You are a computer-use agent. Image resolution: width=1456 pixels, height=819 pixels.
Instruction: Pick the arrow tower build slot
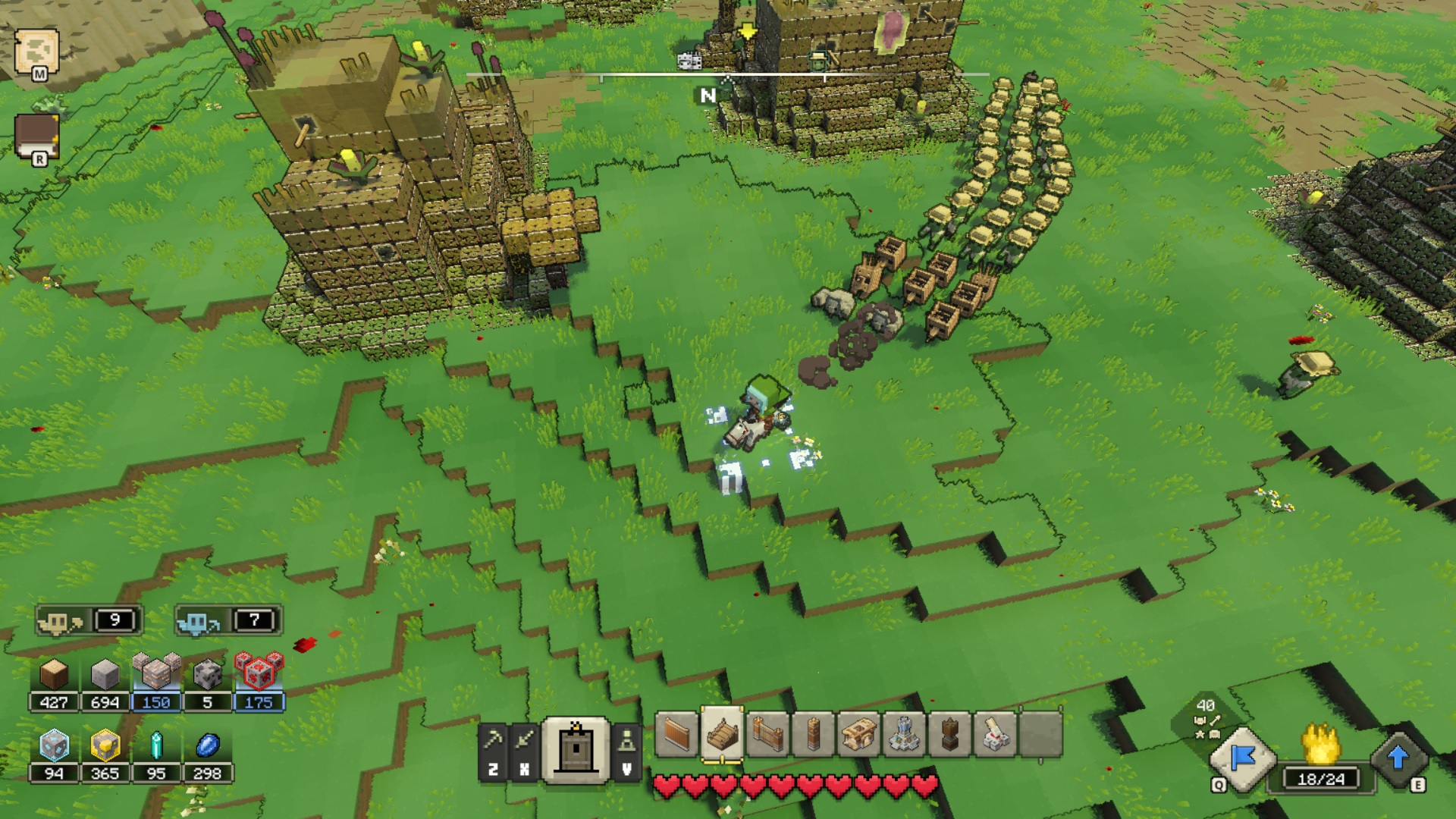pyautogui.click(x=813, y=734)
